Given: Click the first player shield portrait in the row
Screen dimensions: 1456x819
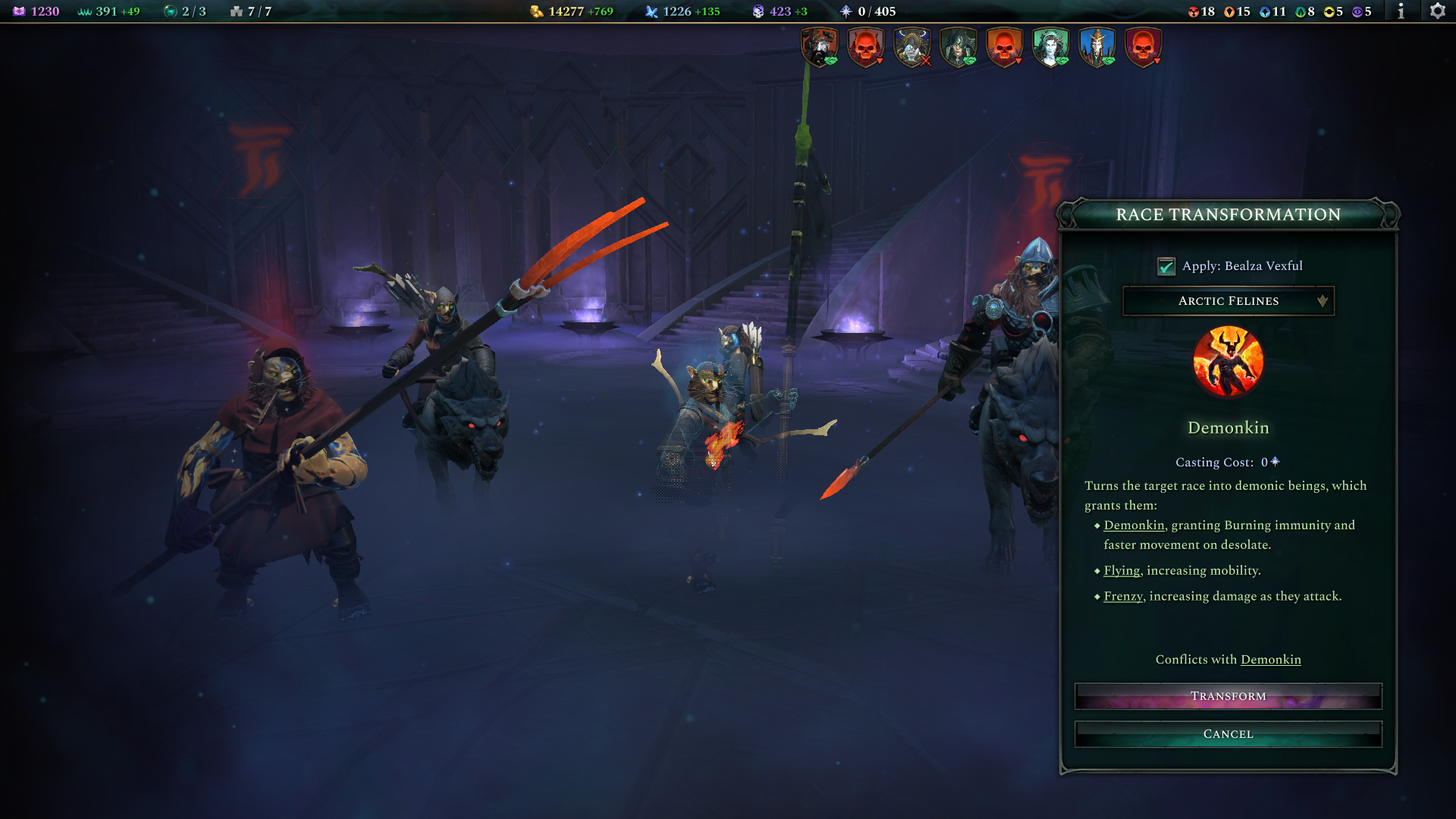Looking at the screenshot, I should coord(821,45).
